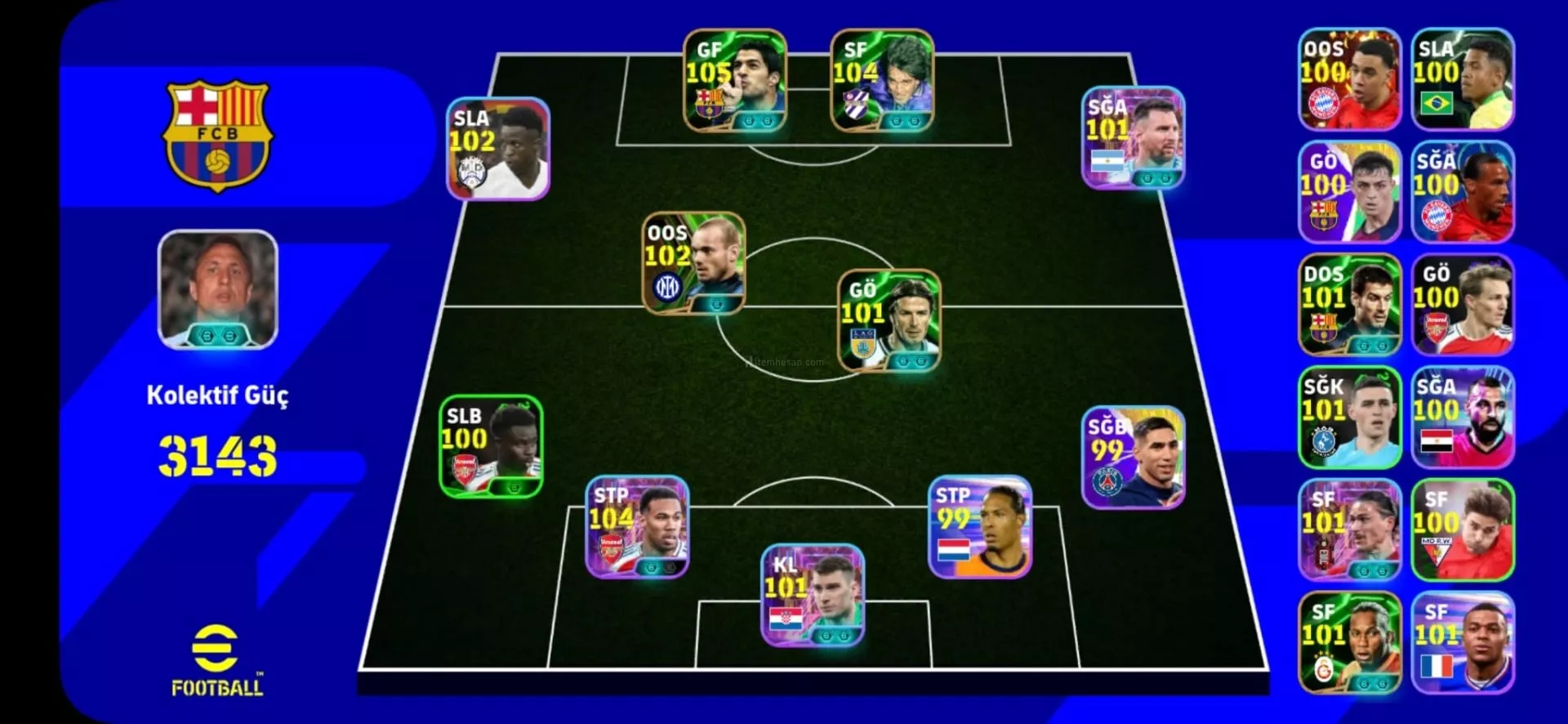
Task: Select the GF 105 striker card
Action: click(x=735, y=80)
